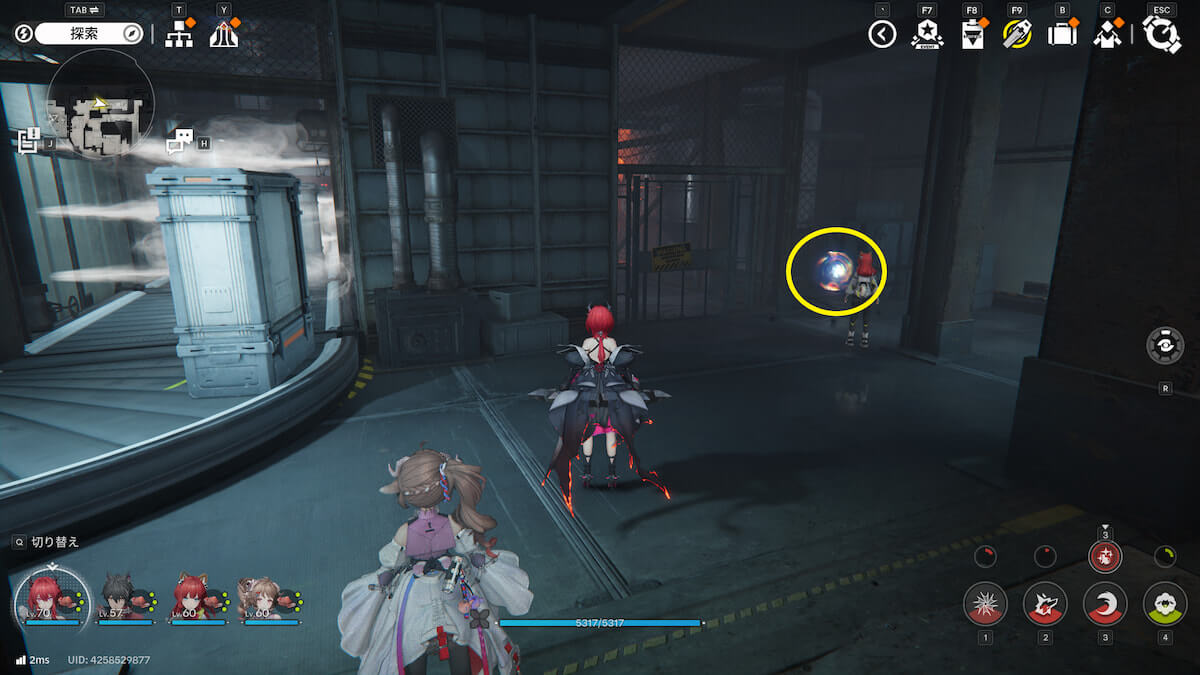This screenshot has height=675, width=1200.
Task: Open the character menu icon left of the divider
Action: [1107, 35]
